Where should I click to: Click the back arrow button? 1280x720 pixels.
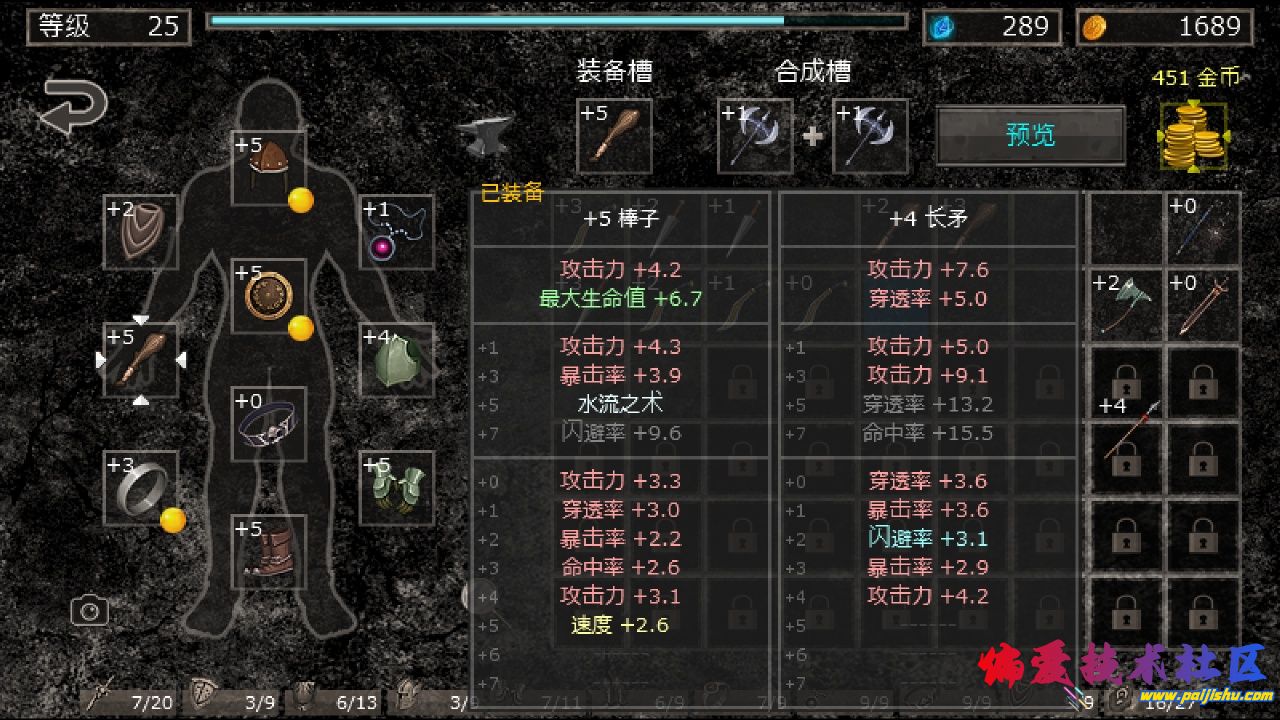coord(74,108)
